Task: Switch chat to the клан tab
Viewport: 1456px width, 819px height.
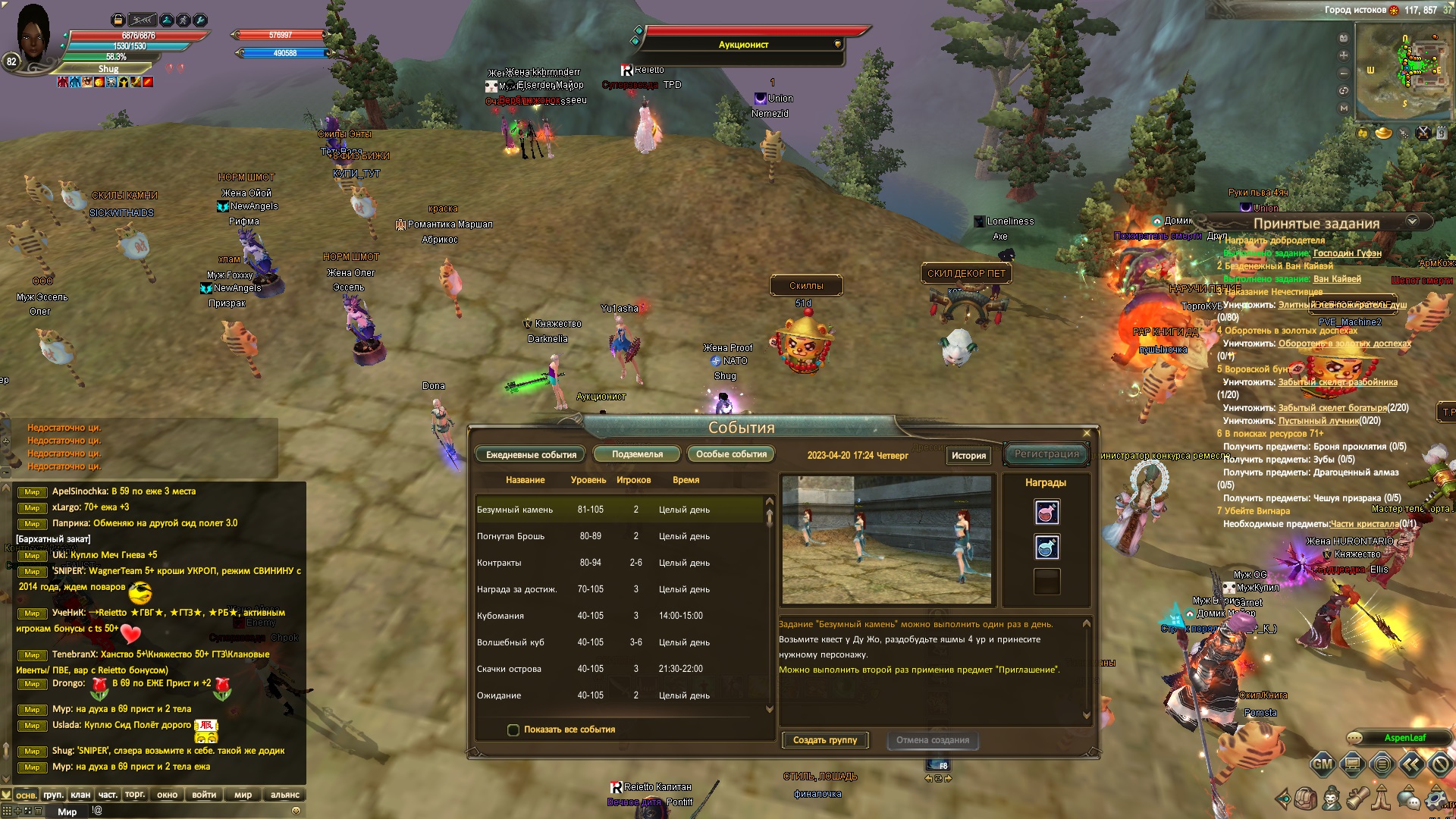Action: (x=80, y=795)
